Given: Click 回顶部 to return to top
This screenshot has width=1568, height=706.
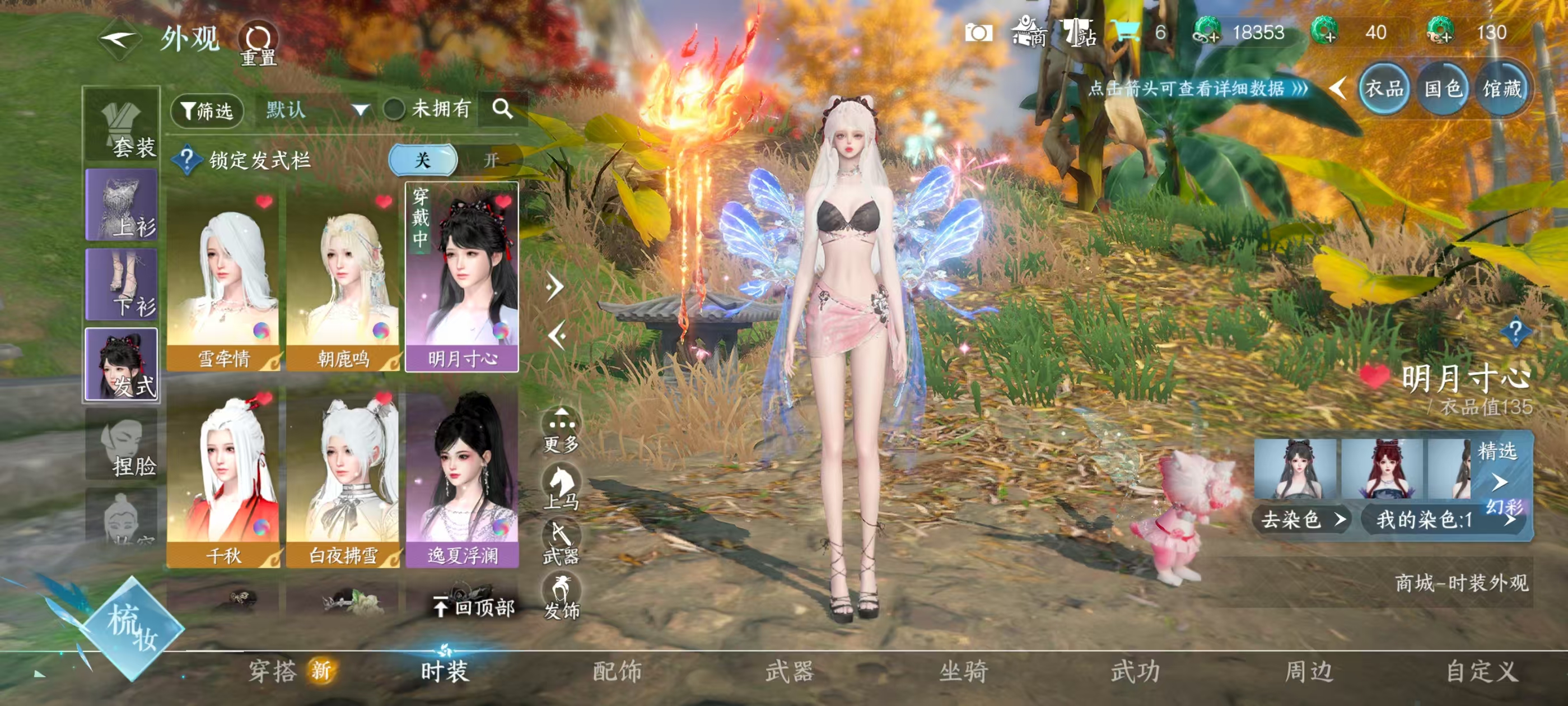Looking at the screenshot, I should click(474, 607).
